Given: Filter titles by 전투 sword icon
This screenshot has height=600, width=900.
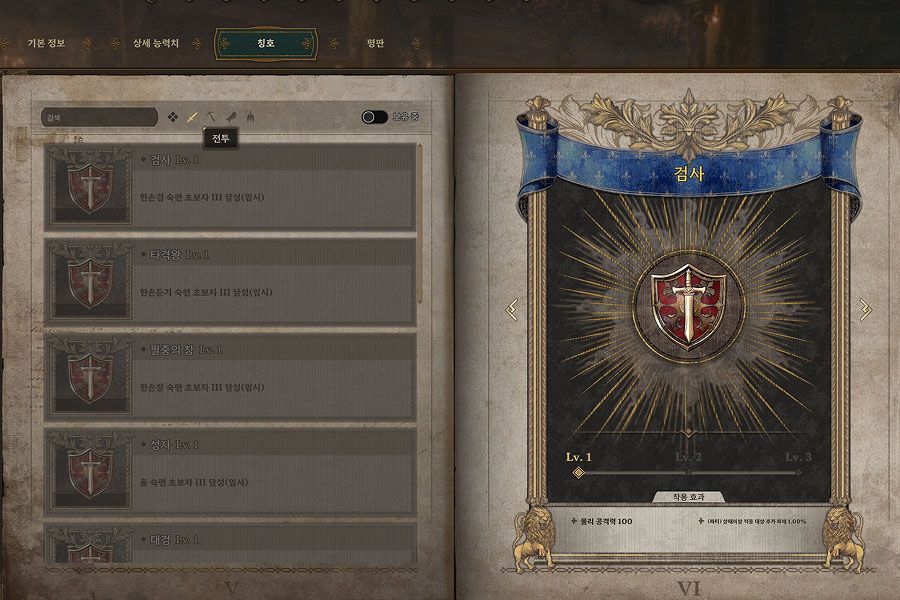Looking at the screenshot, I should [x=192, y=117].
